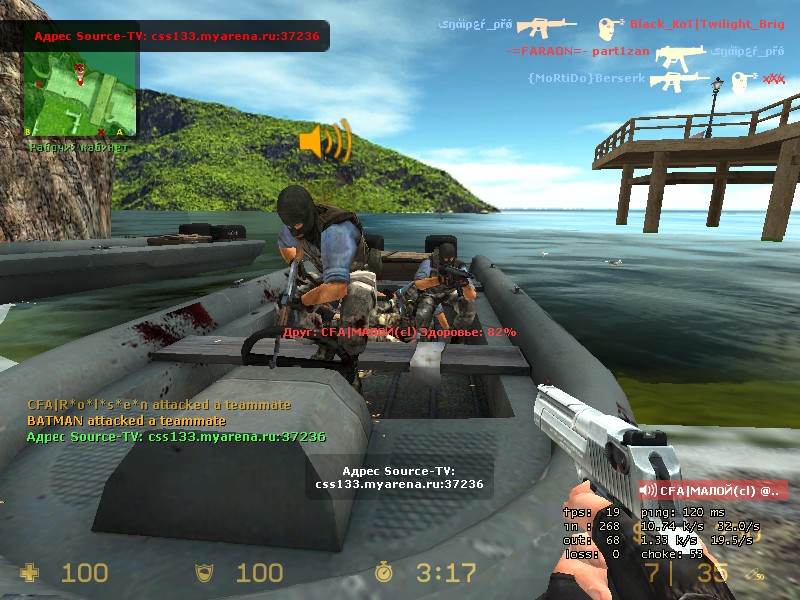Select the CFA|МАЛОЙ(cl) voice chat indicator
The height and width of the screenshot is (600, 800).
coord(713,490)
